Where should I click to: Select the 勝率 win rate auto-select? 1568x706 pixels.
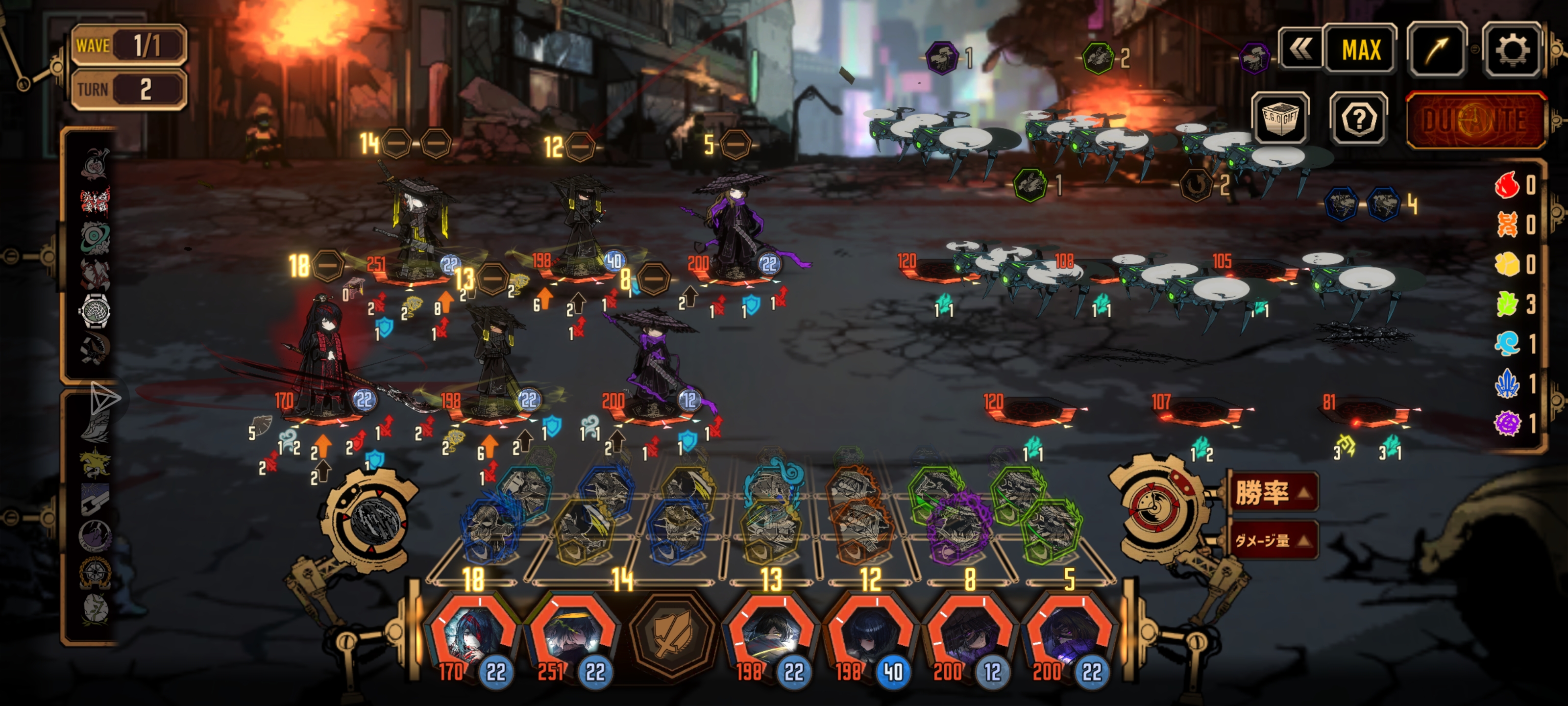coord(1272,492)
